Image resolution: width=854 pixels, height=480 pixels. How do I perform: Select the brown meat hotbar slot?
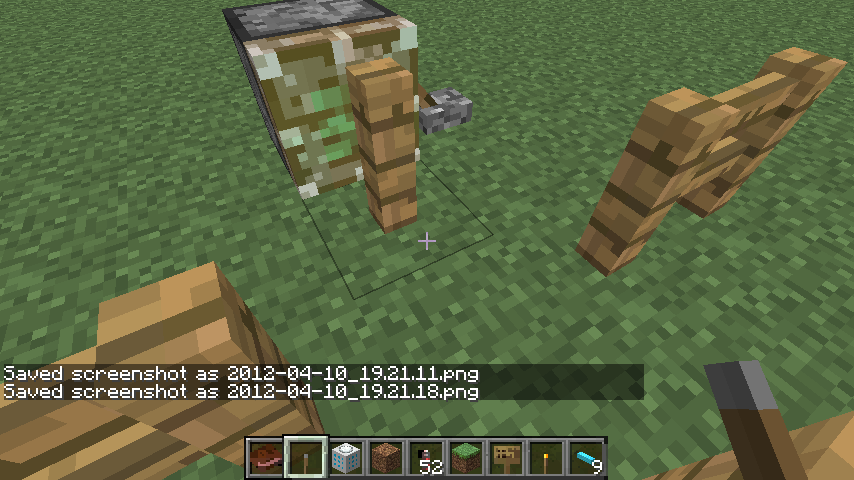(x=266, y=459)
